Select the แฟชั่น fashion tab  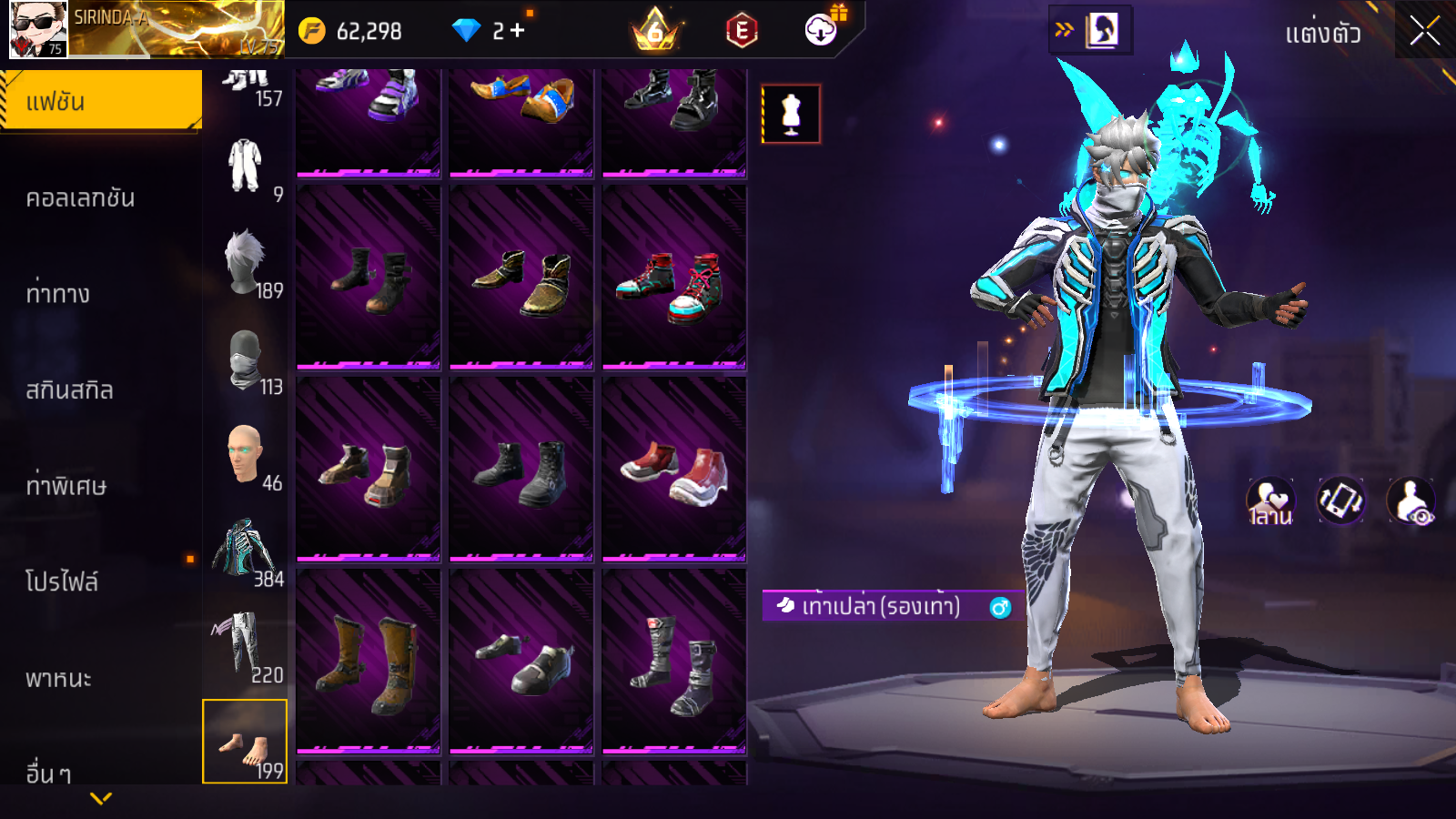[x=101, y=101]
